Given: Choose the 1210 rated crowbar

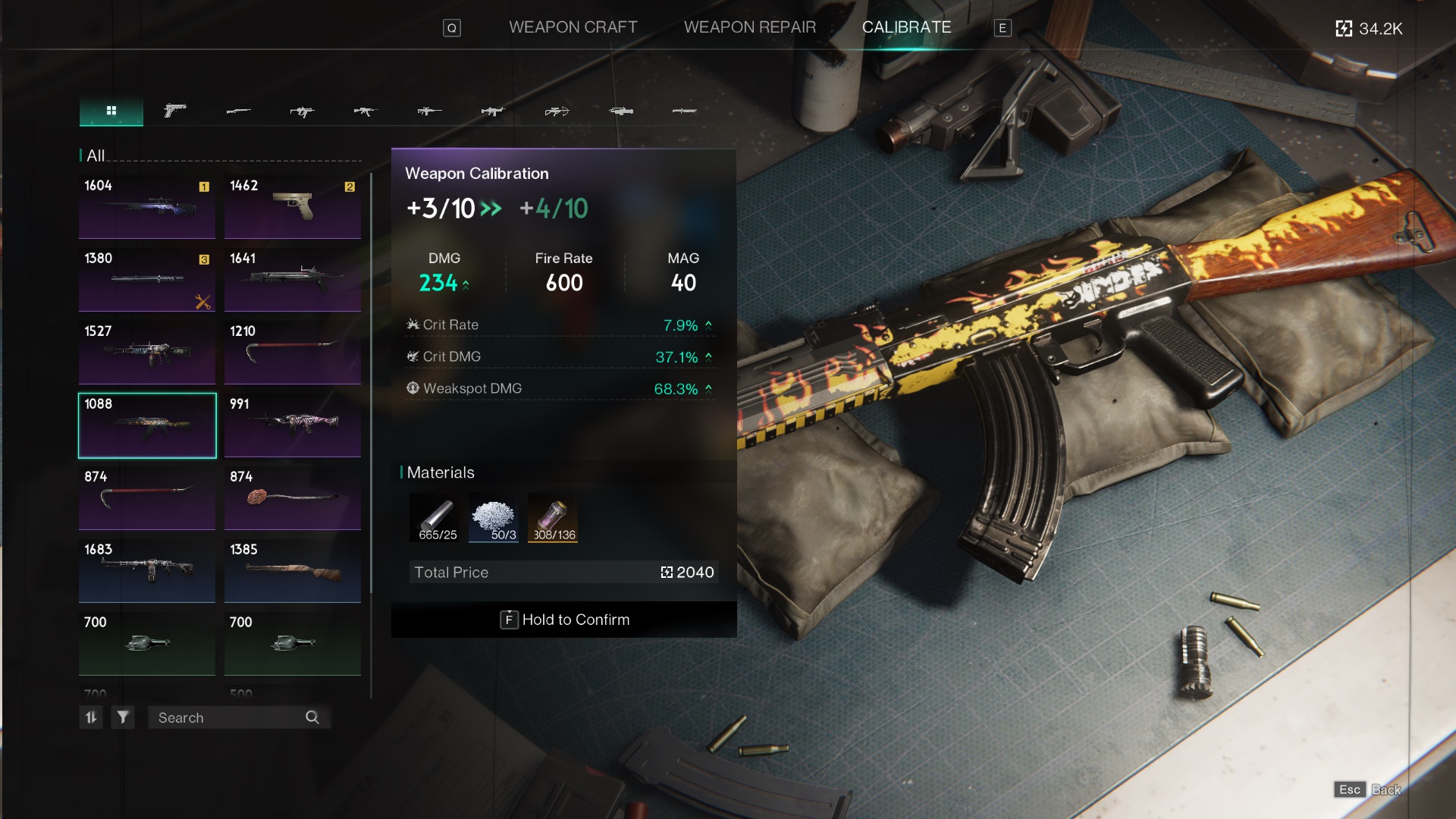Looking at the screenshot, I should 293,353.
